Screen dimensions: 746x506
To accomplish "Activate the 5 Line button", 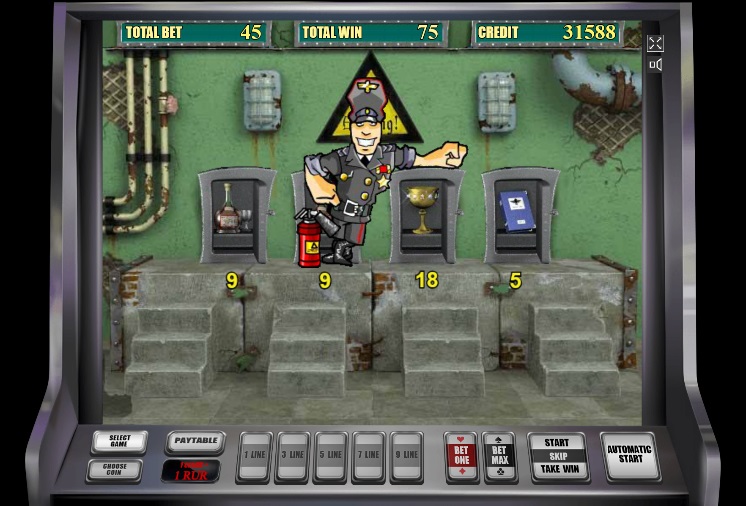I will click(x=330, y=457).
